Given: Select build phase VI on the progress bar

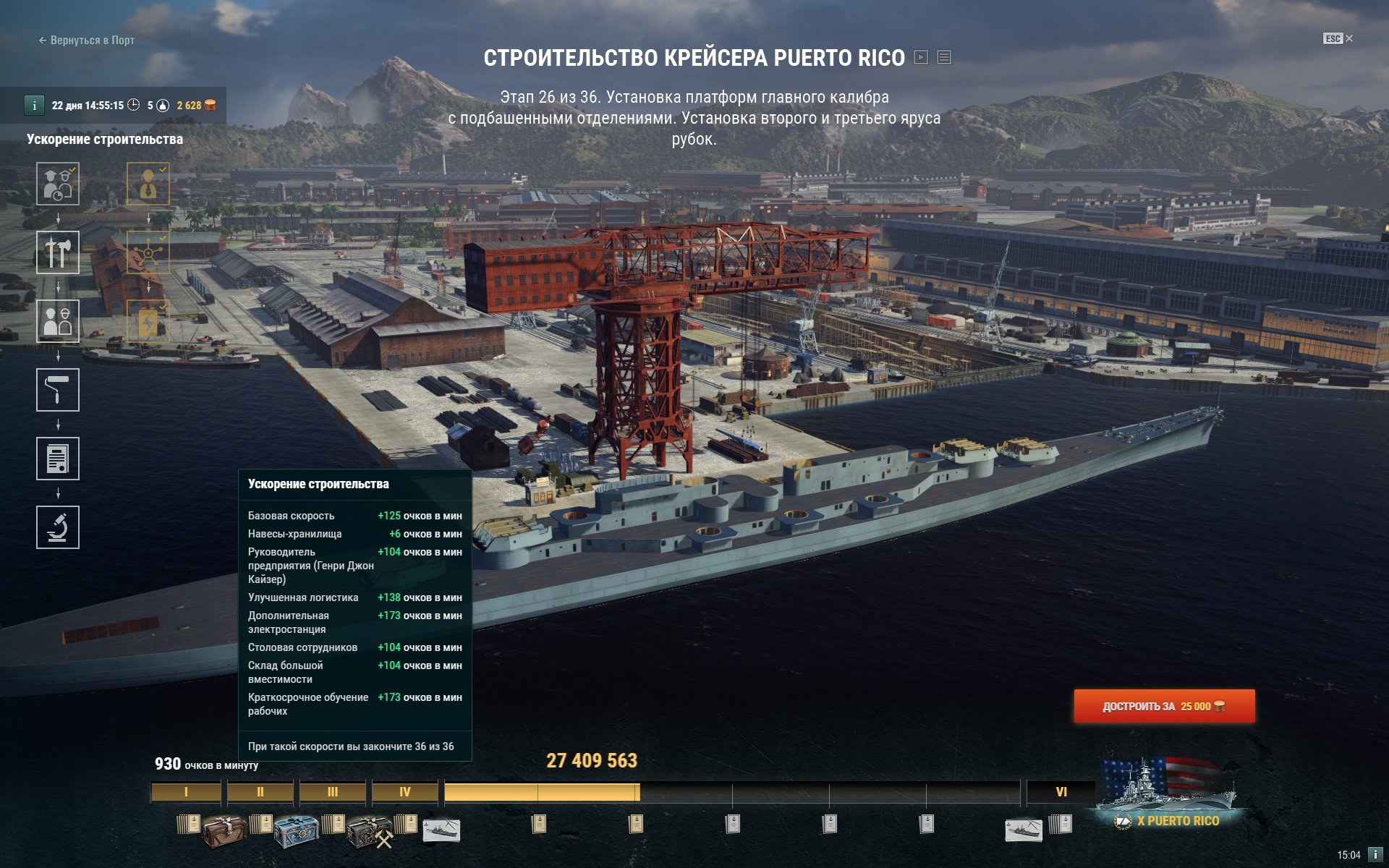Looking at the screenshot, I should click(1061, 792).
